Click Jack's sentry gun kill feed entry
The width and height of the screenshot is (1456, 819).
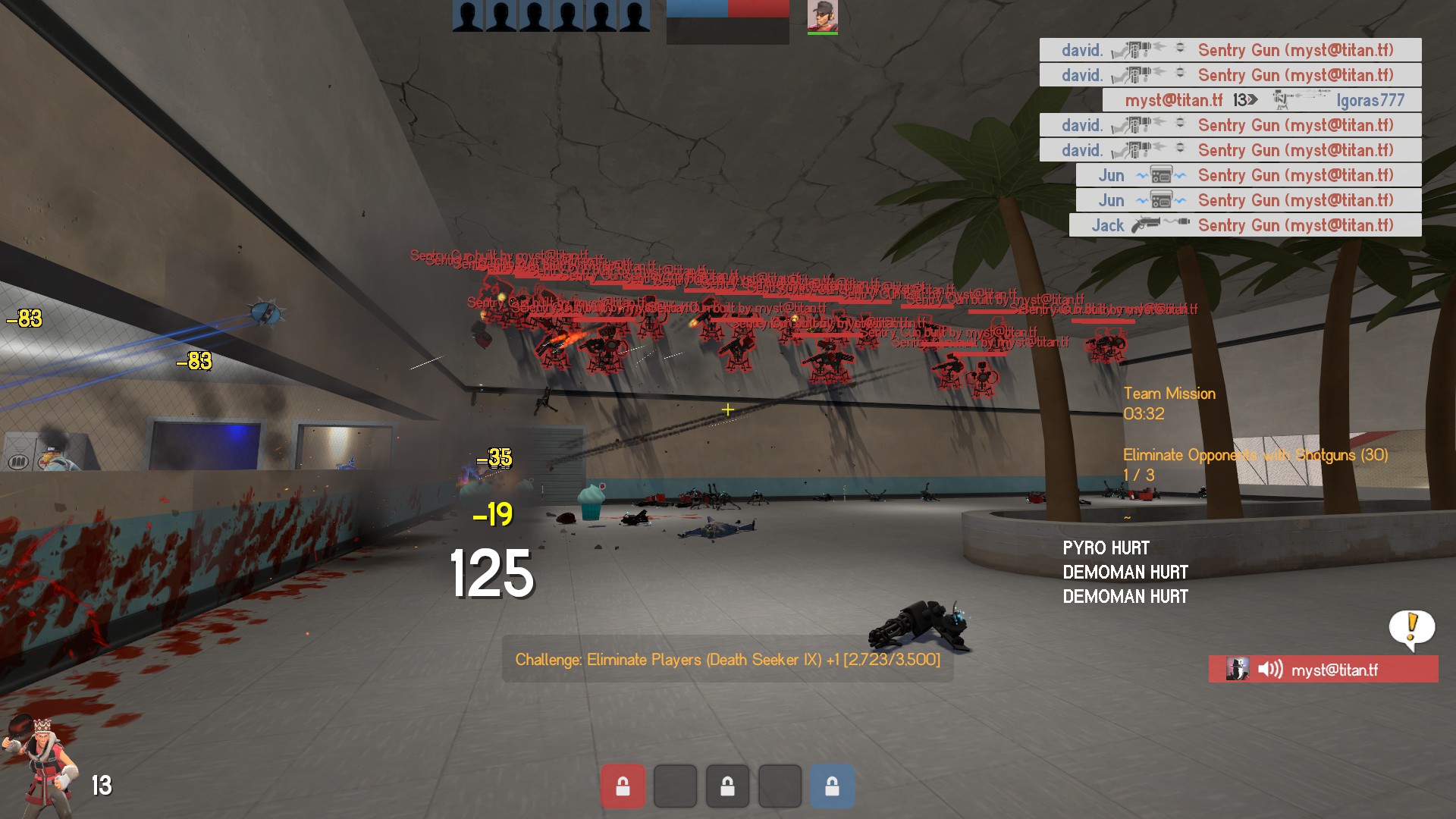[1244, 225]
